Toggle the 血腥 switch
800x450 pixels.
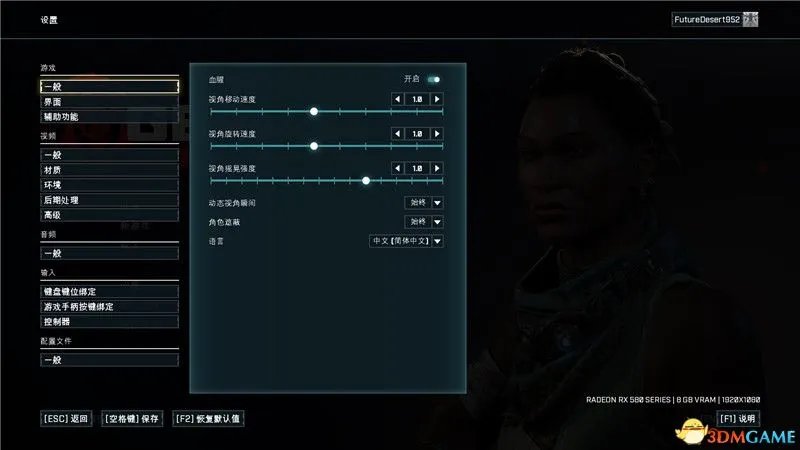434,79
